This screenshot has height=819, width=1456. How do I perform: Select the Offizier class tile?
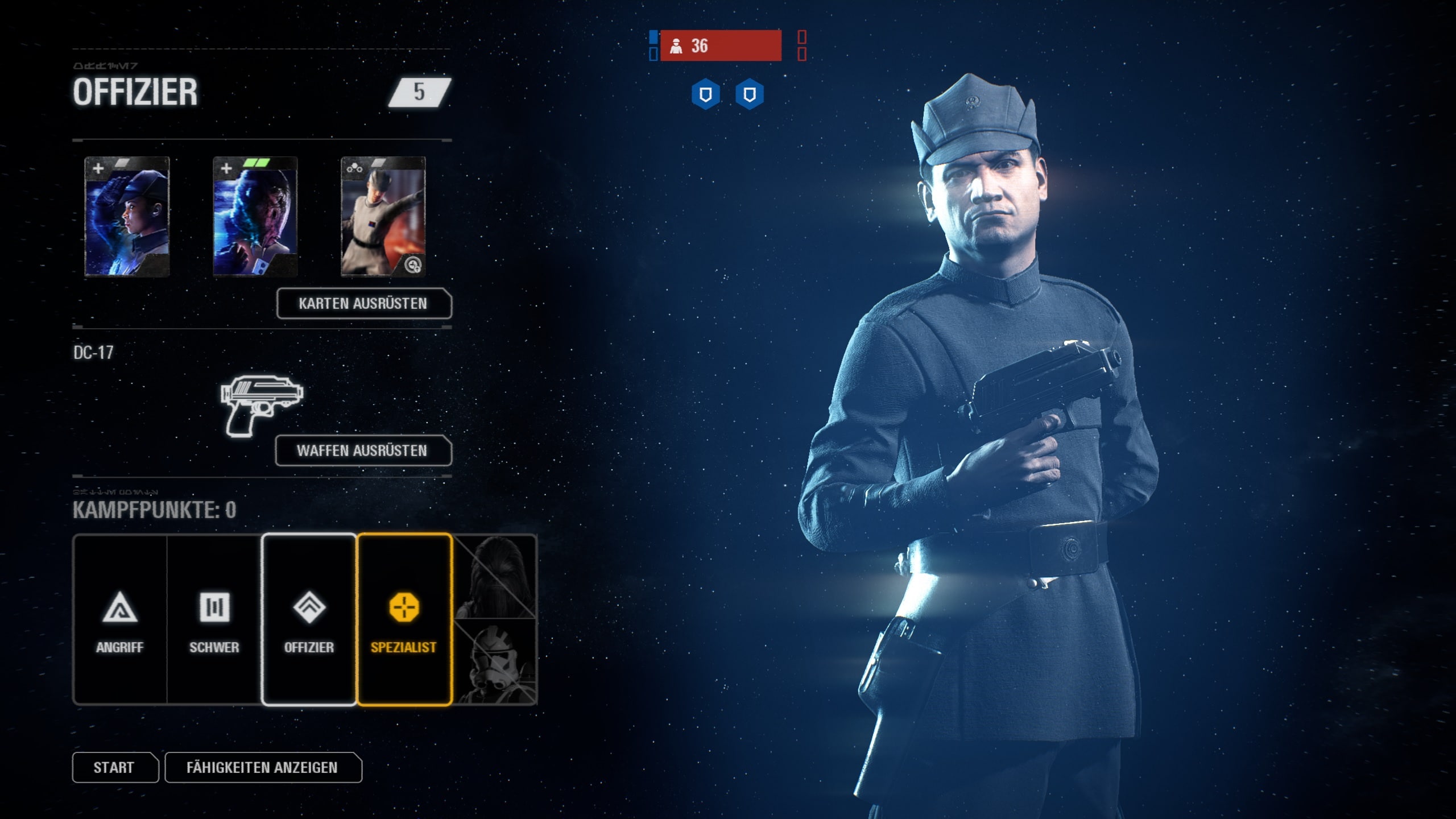[x=309, y=619]
